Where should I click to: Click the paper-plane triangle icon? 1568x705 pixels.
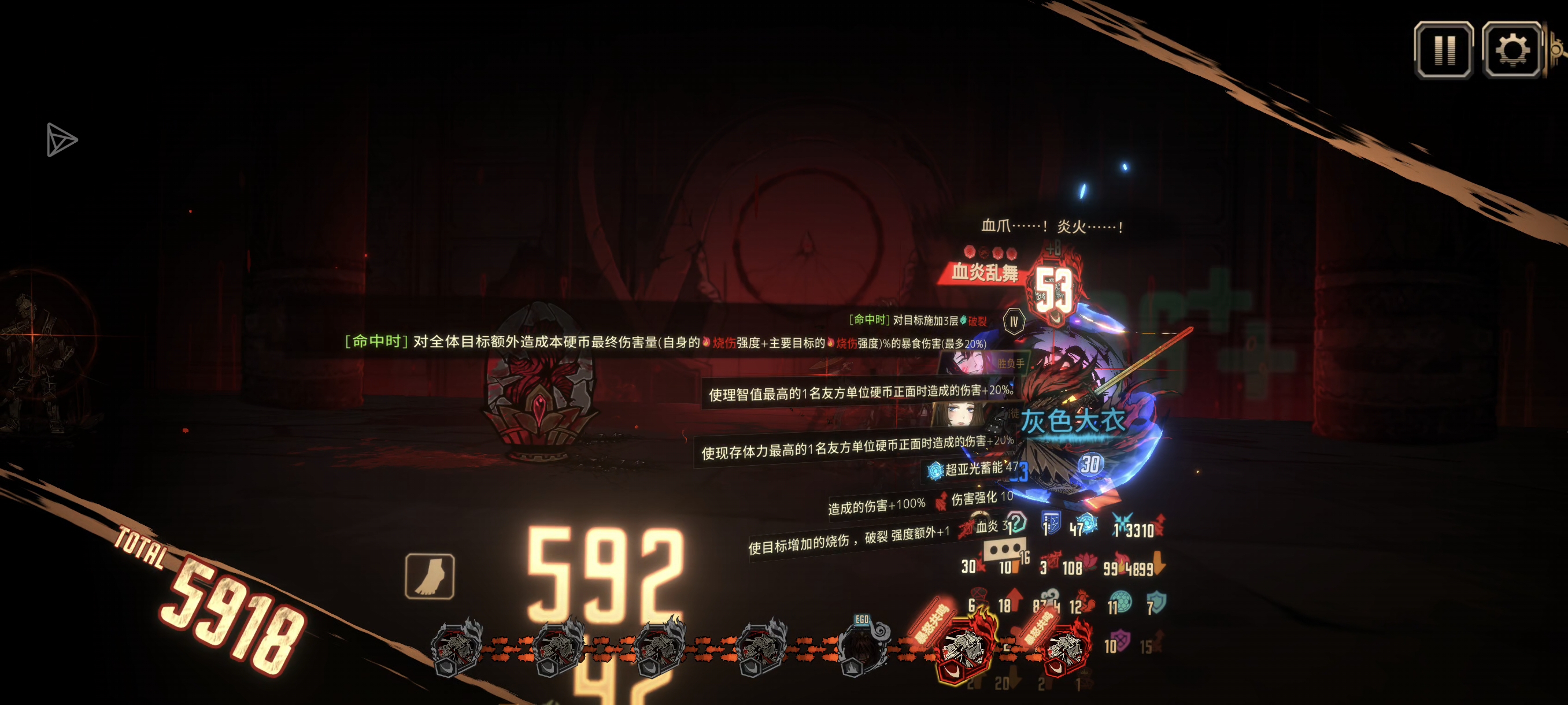coord(61,140)
